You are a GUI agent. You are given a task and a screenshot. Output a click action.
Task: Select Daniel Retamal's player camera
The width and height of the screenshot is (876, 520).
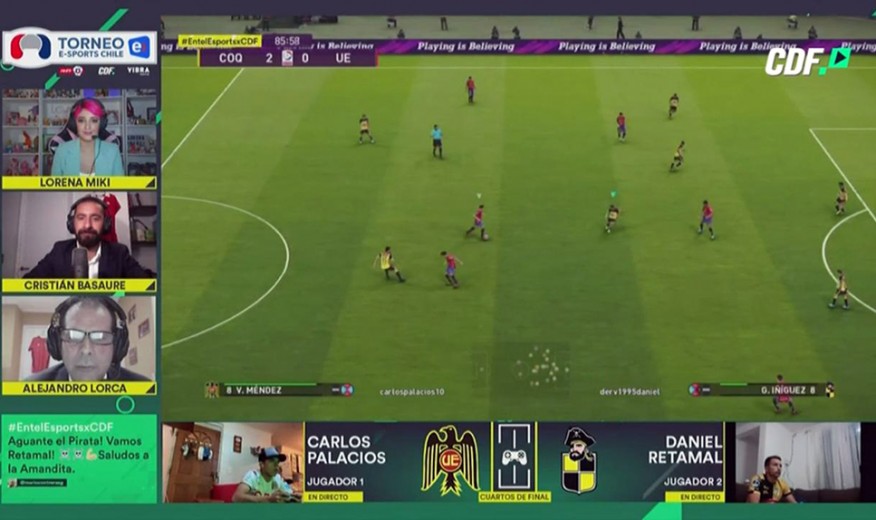tap(797, 461)
